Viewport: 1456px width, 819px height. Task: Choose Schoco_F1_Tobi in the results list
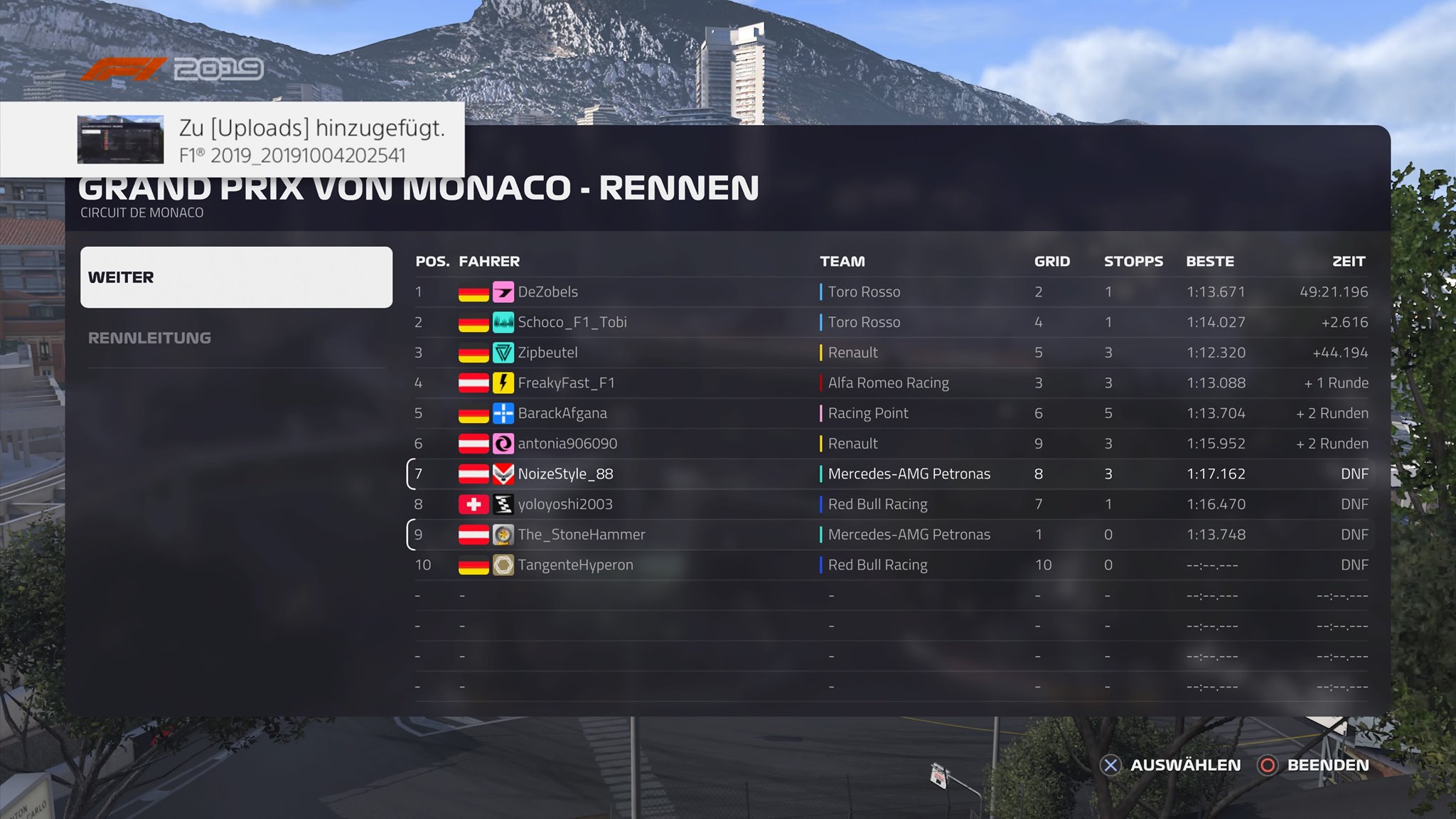tap(572, 322)
